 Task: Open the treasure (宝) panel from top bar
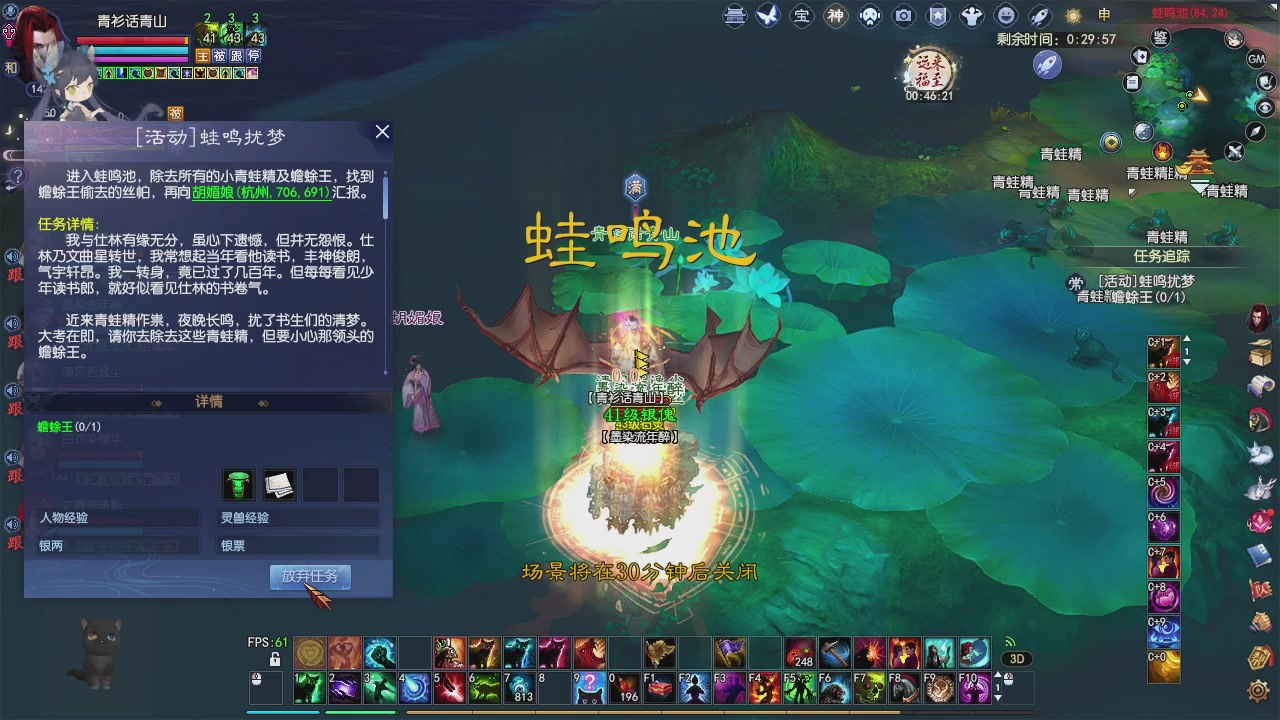click(802, 14)
